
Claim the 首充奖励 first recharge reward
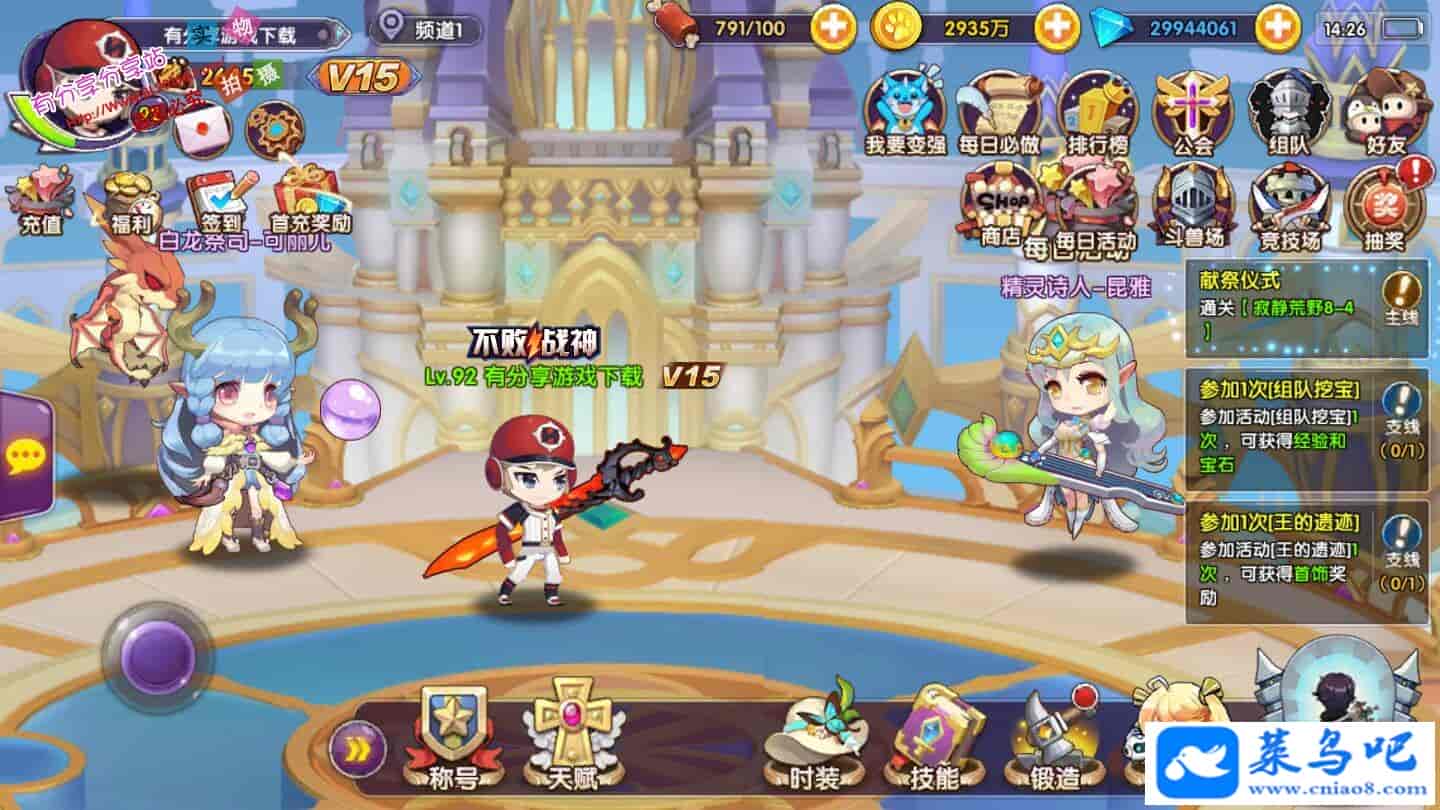[x=310, y=202]
